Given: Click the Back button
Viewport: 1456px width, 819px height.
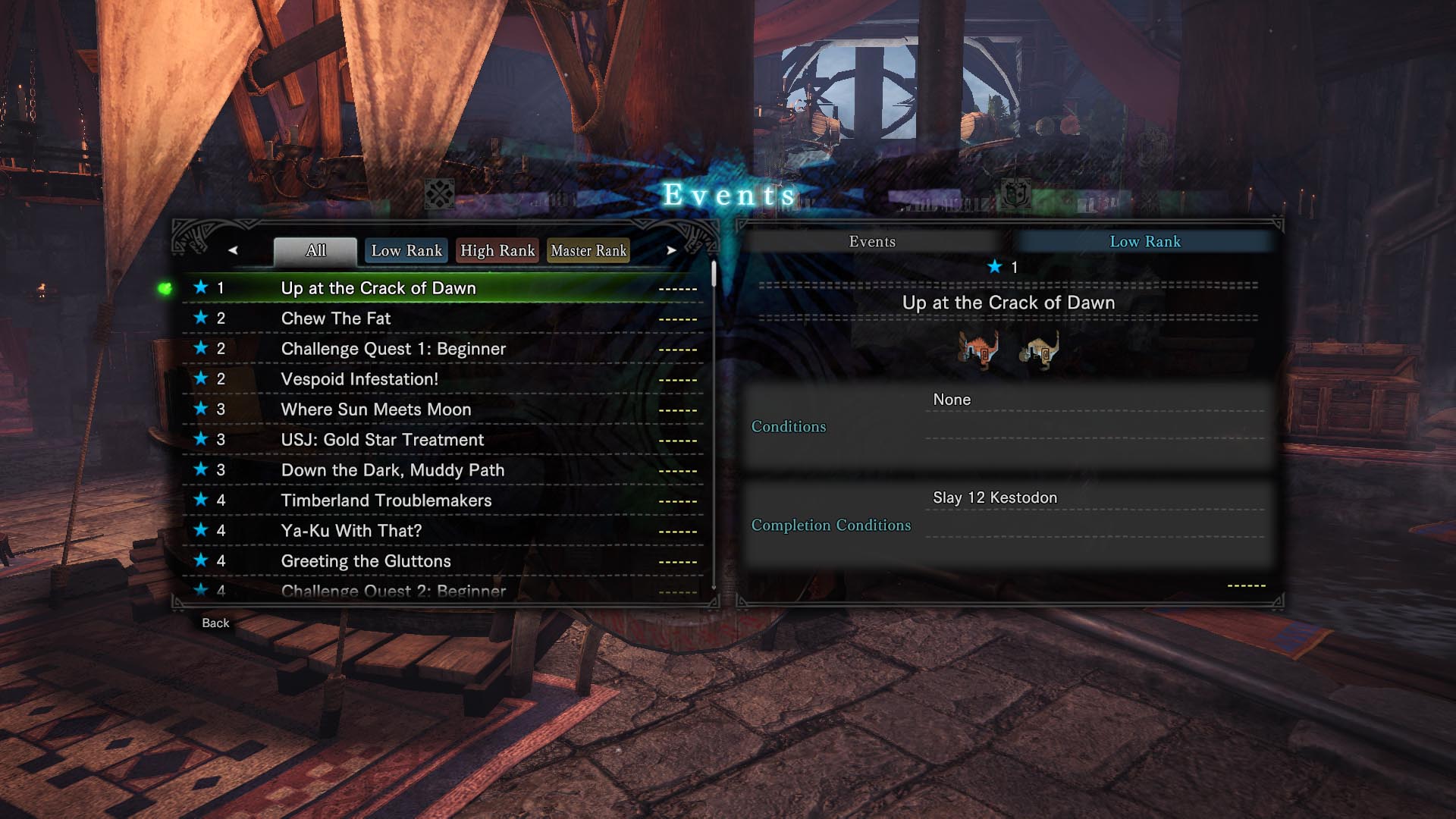Looking at the screenshot, I should (x=215, y=623).
